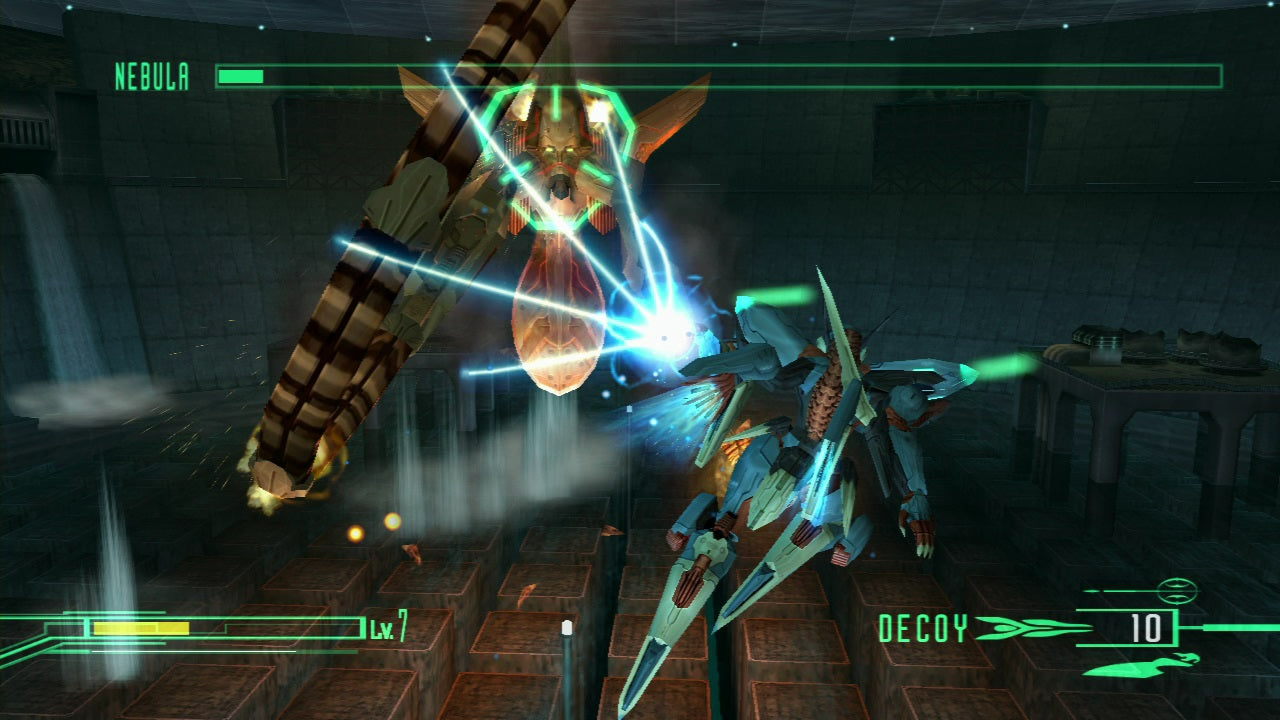Image resolution: width=1280 pixels, height=720 pixels.
Task: Click the yellow player health gauge
Action: coord(140,628)
